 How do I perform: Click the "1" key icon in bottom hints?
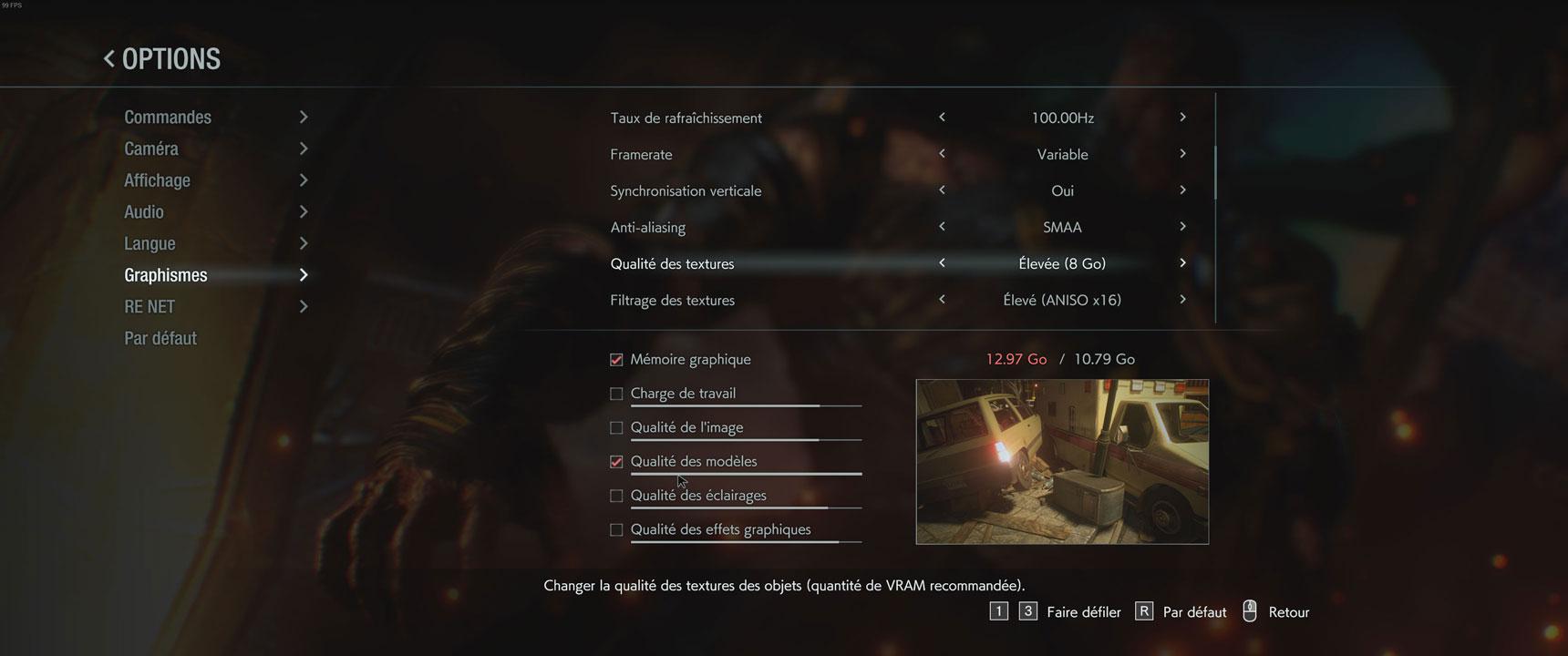pyautogui.click(x=999, y=610)
